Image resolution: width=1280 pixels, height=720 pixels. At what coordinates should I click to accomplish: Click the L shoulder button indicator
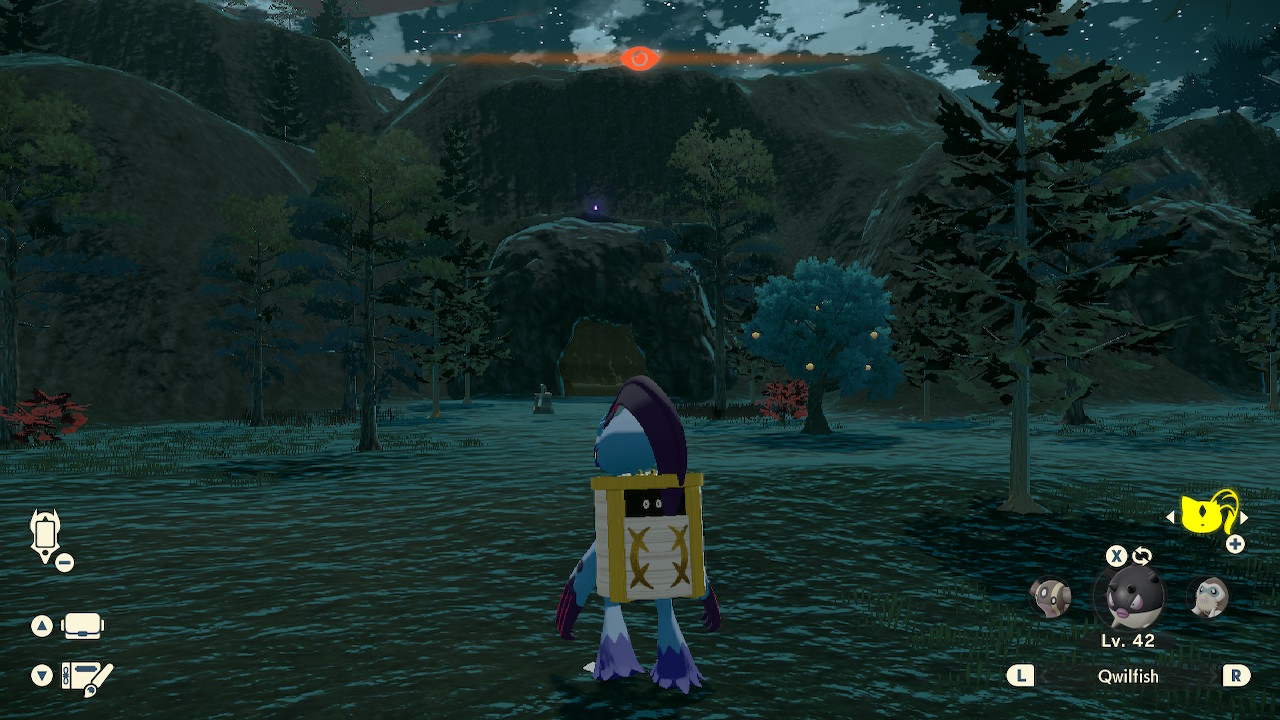coord(1023,673)
